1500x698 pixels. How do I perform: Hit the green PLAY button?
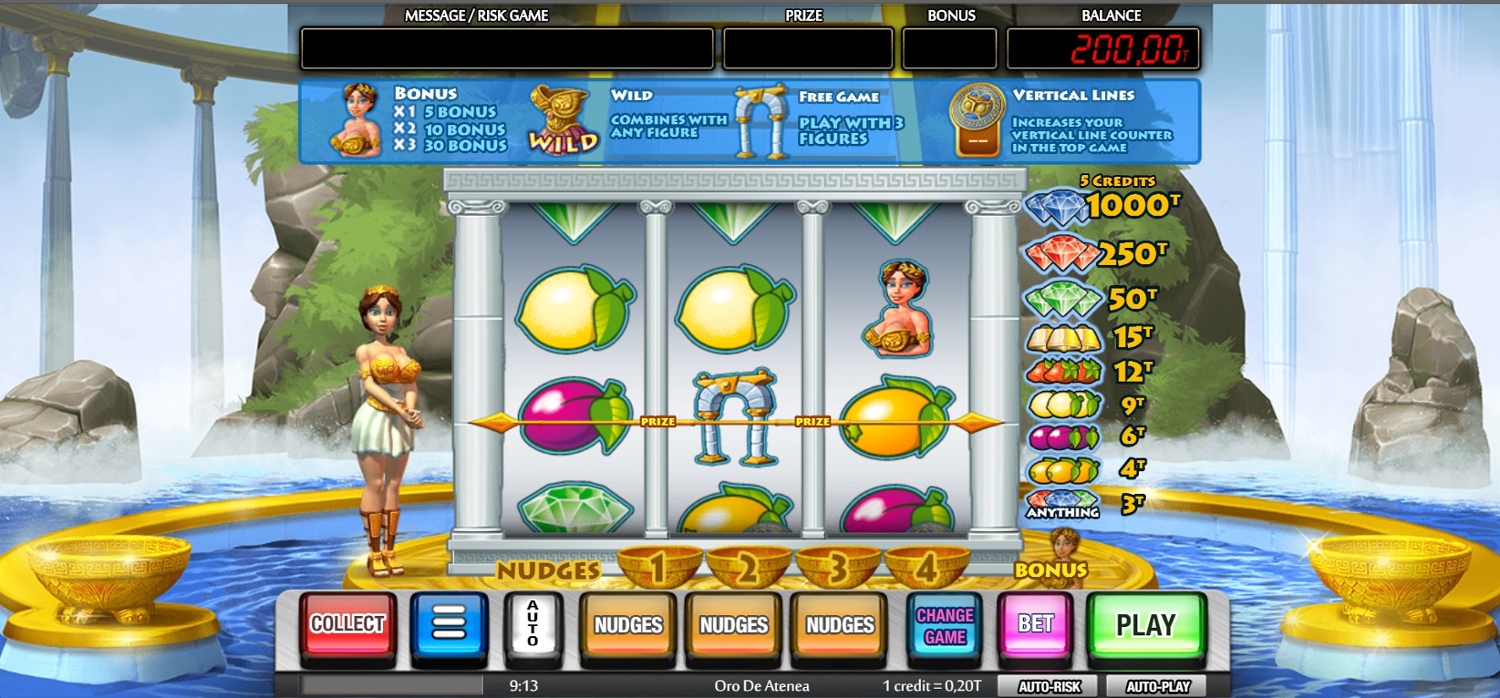pos(1145,626)
